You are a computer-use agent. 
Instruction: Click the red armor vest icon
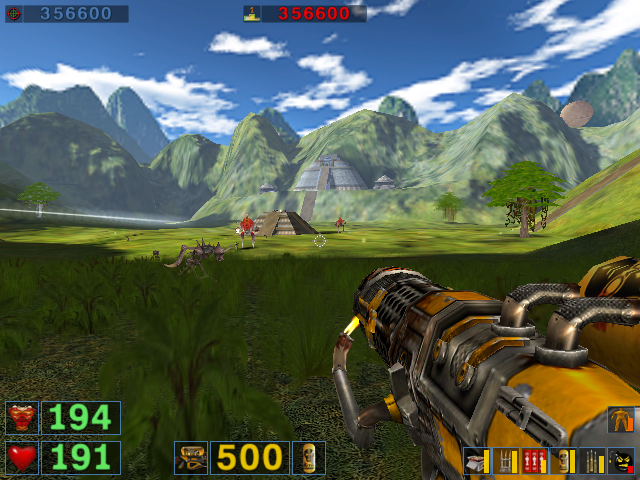click(21, 417)
